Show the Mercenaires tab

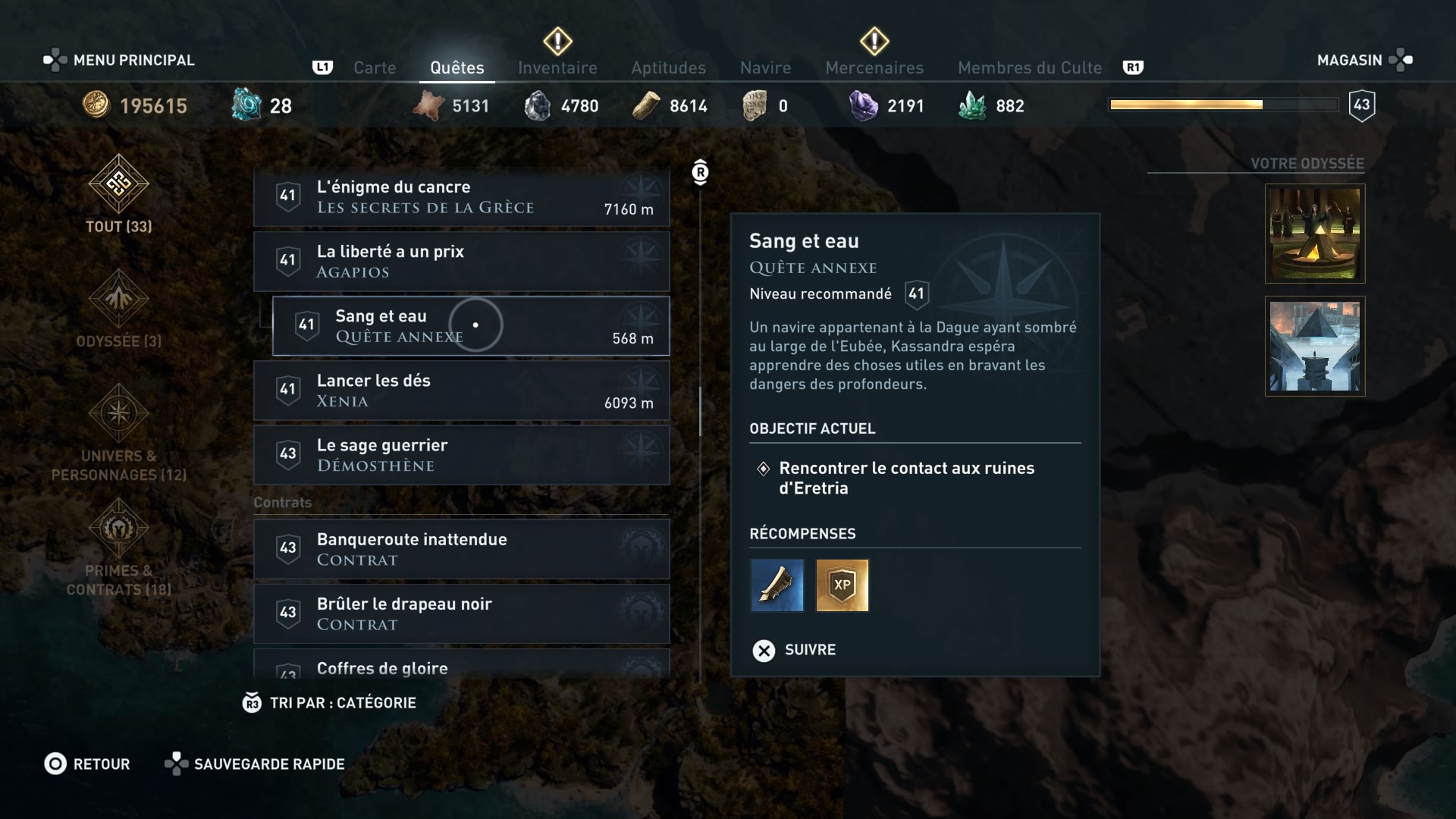click(874, 67)
